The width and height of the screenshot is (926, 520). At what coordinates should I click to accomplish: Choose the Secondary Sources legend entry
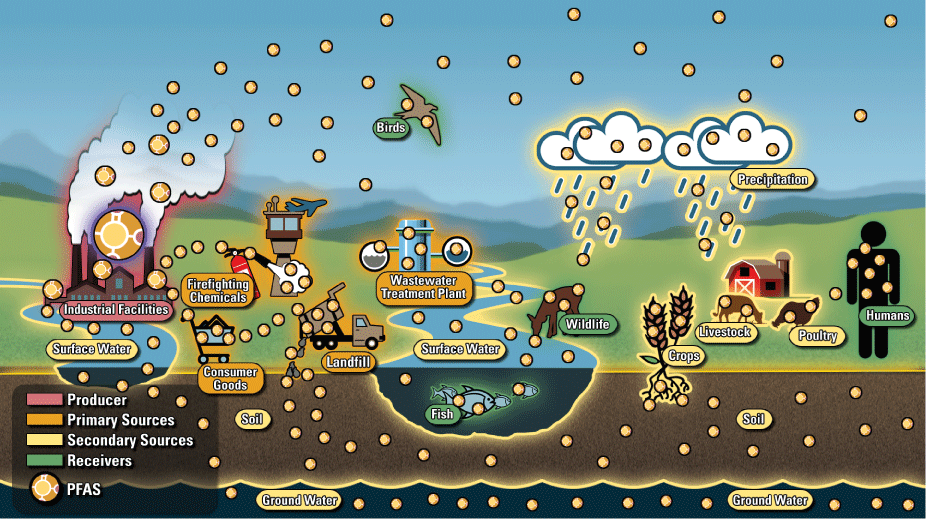[130, 440]
